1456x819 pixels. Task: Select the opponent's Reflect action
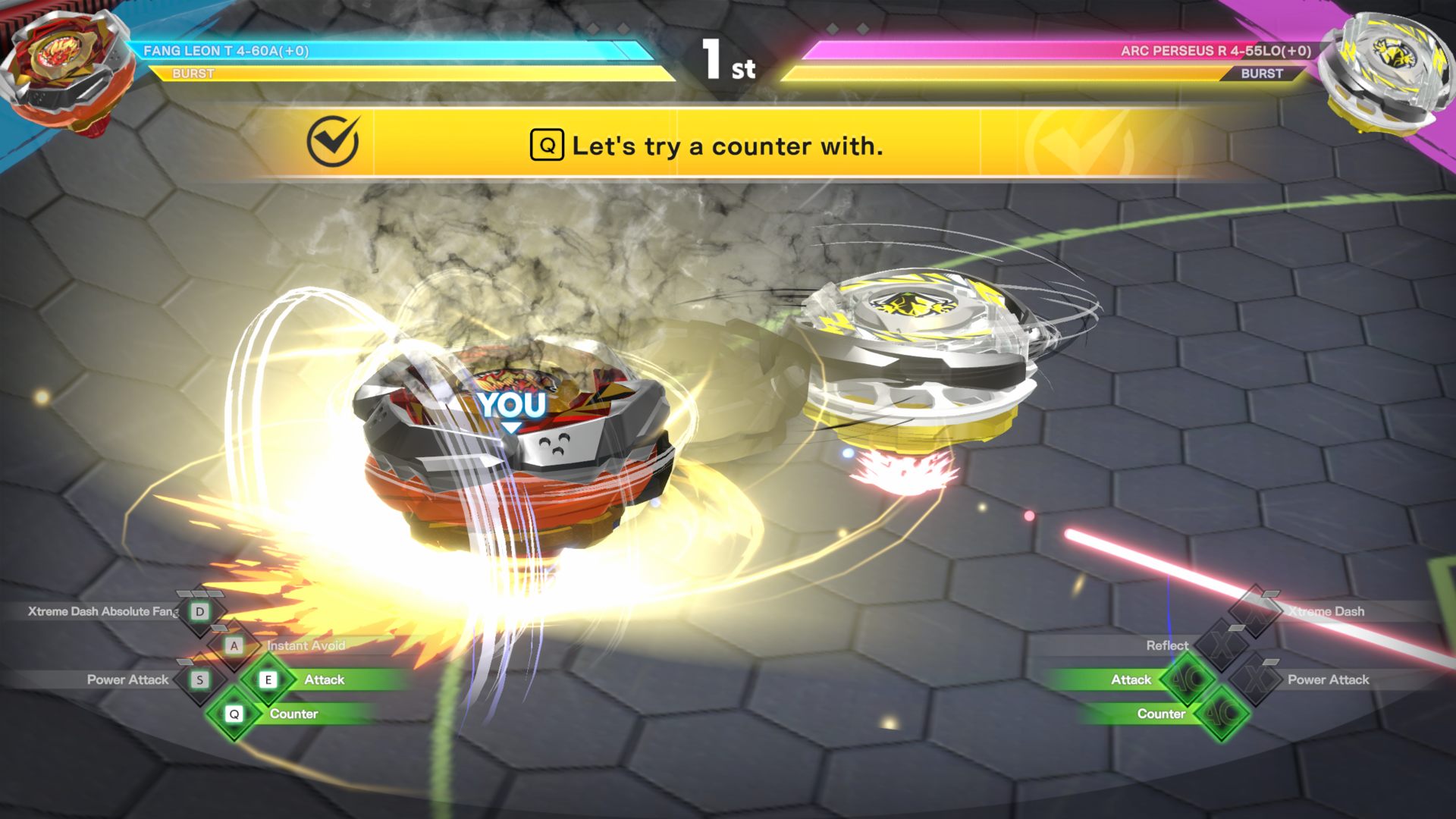1222,645
